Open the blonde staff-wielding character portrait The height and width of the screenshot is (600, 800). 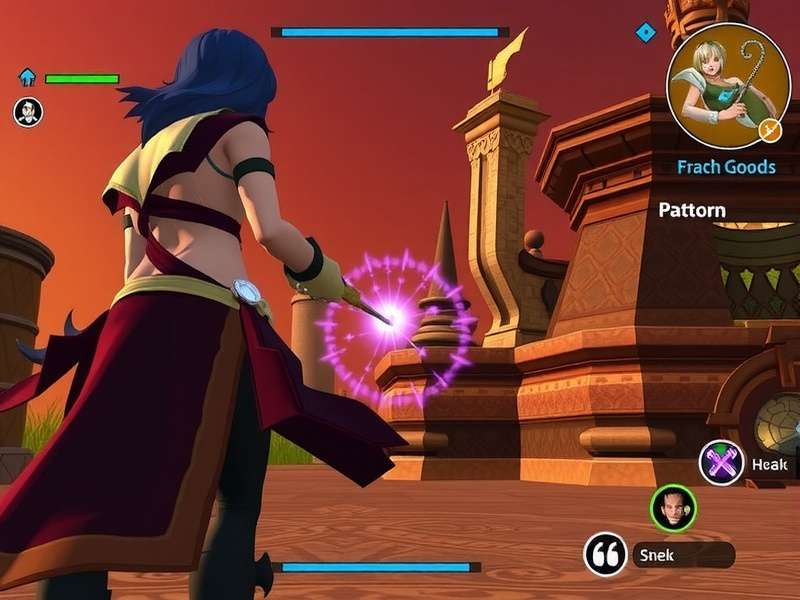coord(727,84)
